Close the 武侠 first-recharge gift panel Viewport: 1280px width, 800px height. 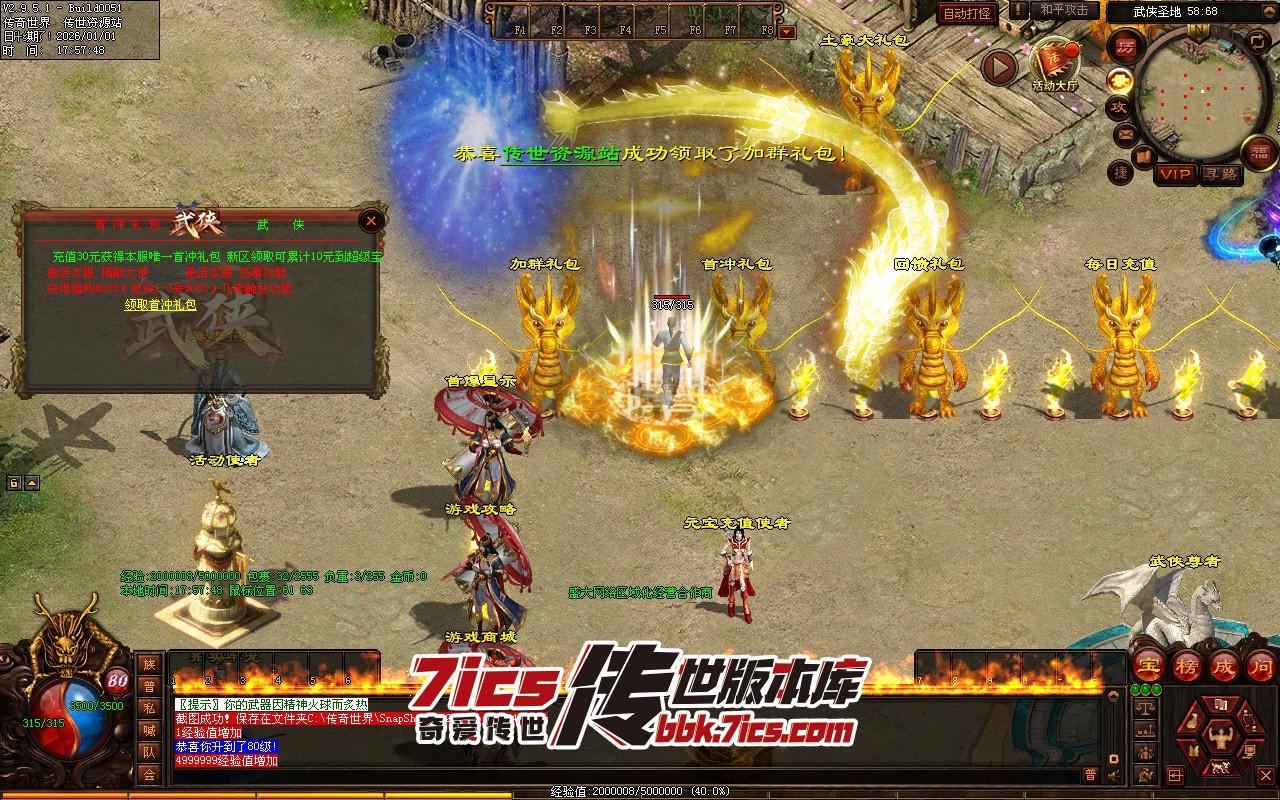372,221
